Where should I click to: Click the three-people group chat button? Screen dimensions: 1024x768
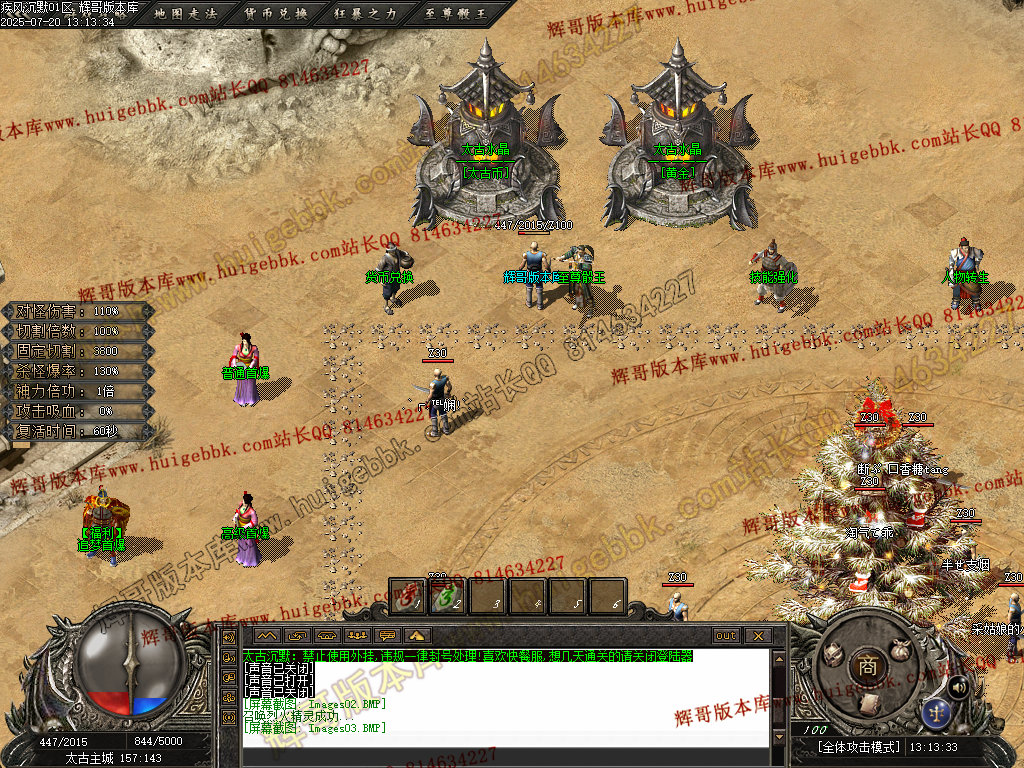tap(356, 636)
